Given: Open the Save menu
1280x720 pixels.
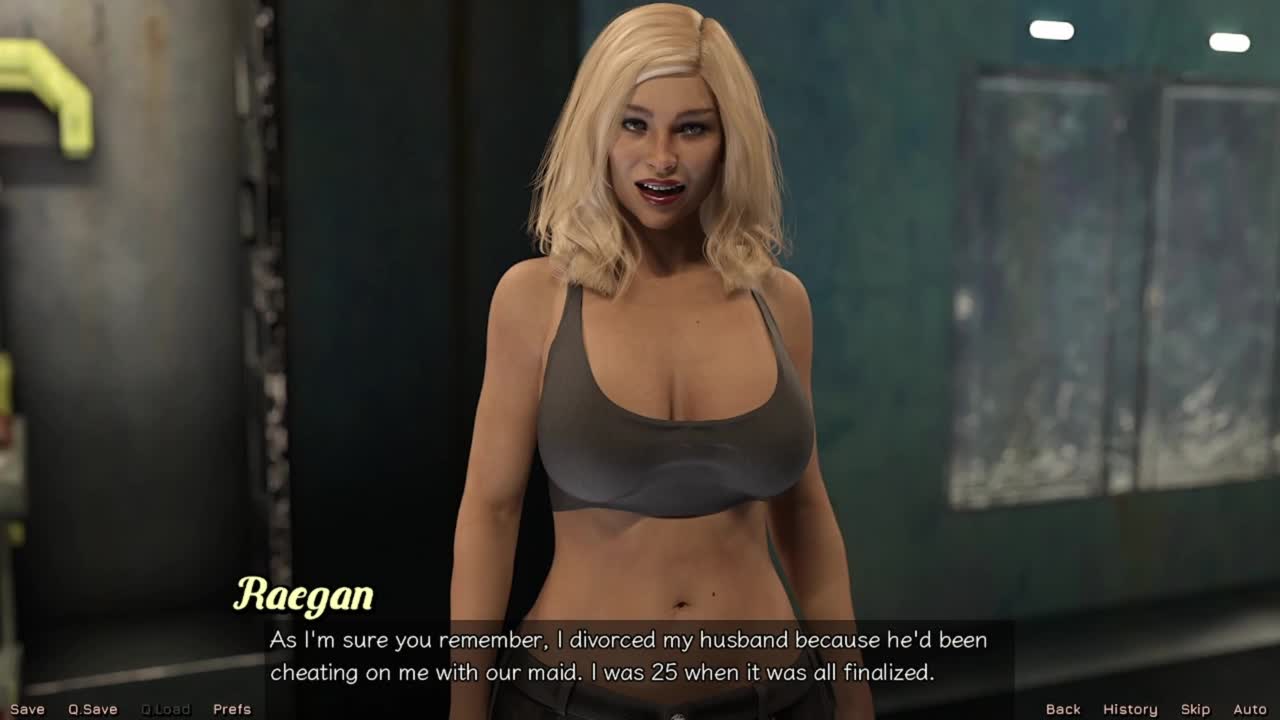Looking at the screenshot, I should pyautogui.click(x=27, y=709).
